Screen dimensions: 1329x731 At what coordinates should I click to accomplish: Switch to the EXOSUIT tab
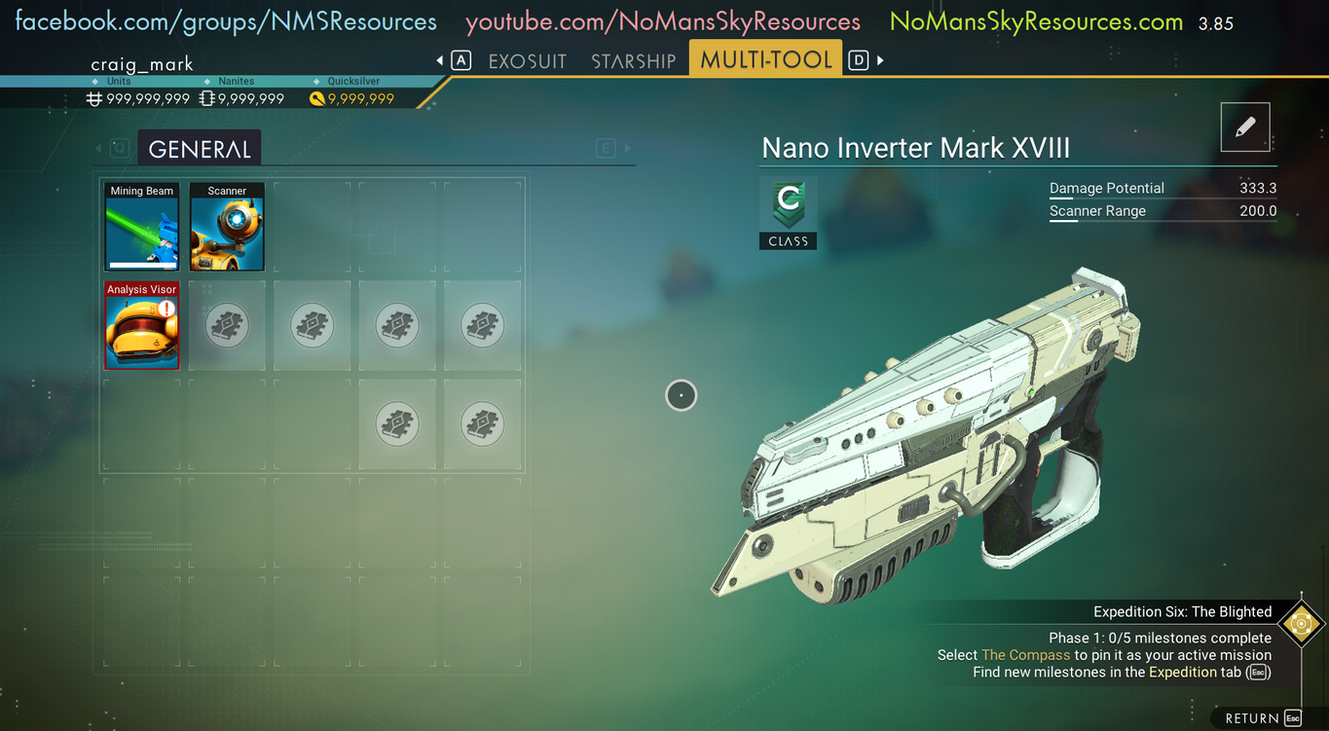527,60
